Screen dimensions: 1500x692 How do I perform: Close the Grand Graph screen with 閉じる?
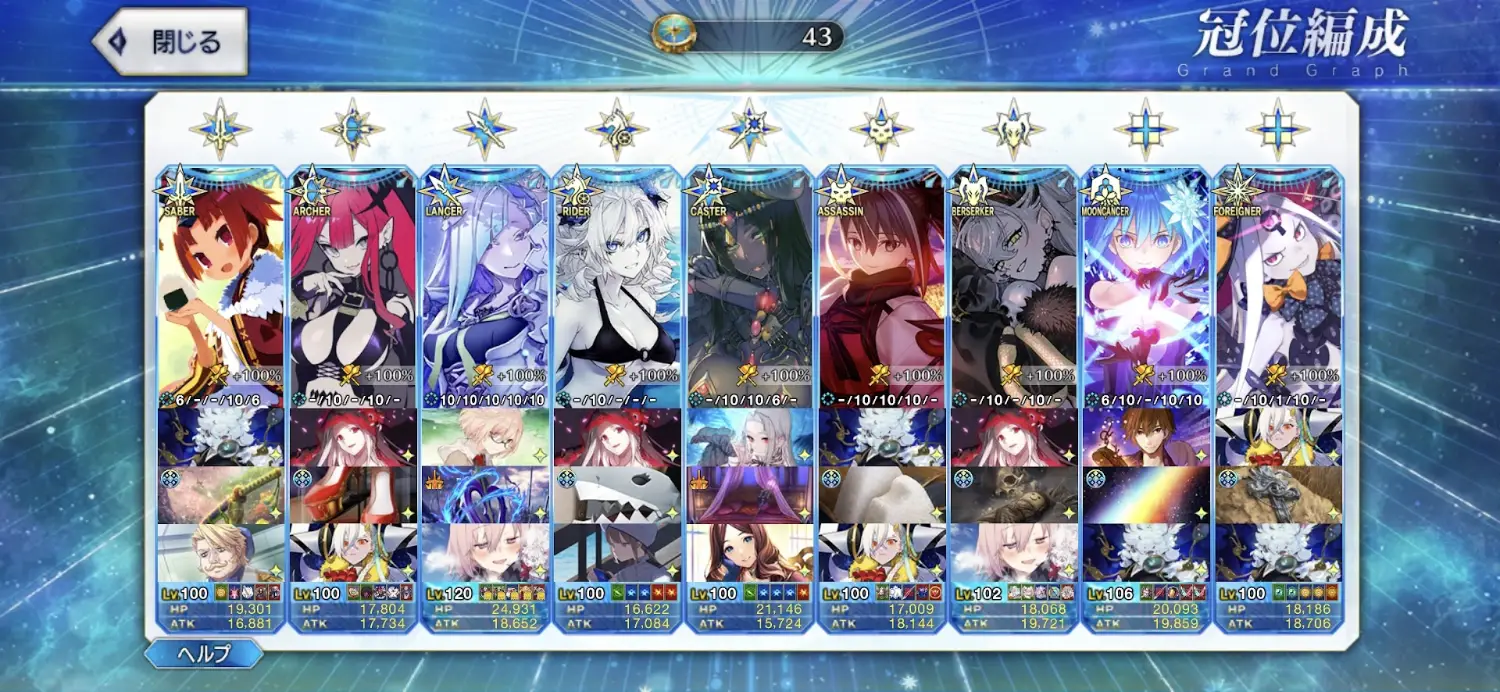tap(170, 42)
